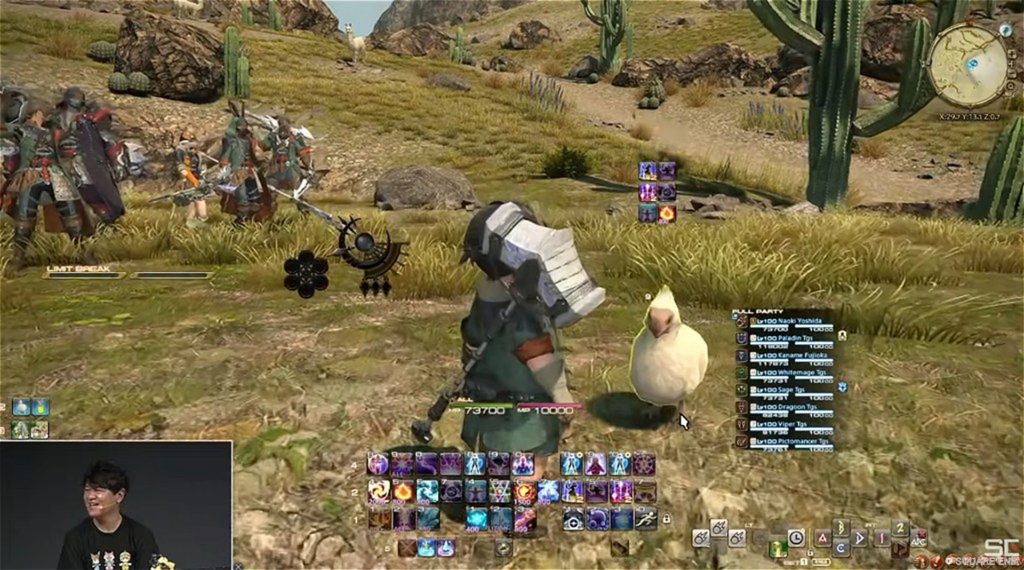Click the presenter webcam overlay
1024x570 pixels.
[116, 505]
